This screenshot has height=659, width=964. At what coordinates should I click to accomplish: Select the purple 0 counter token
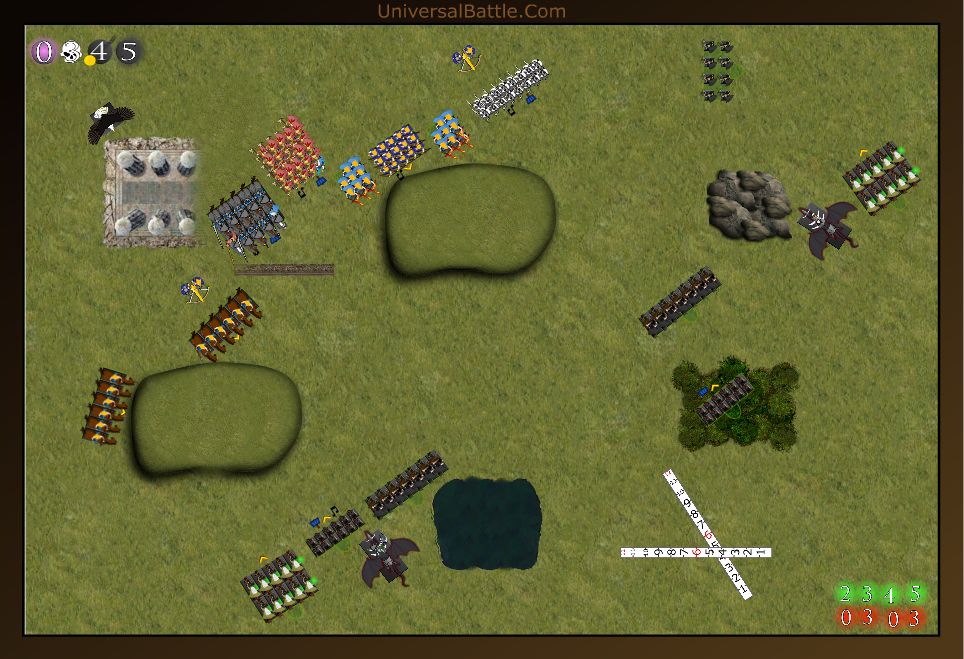pos(43,52)
